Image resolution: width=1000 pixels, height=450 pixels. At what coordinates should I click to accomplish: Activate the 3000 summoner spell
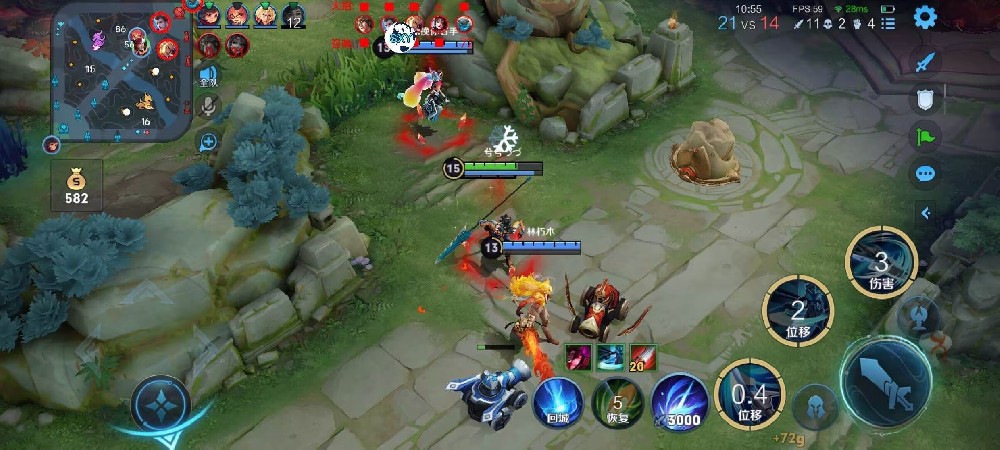(x=680, y=402)
